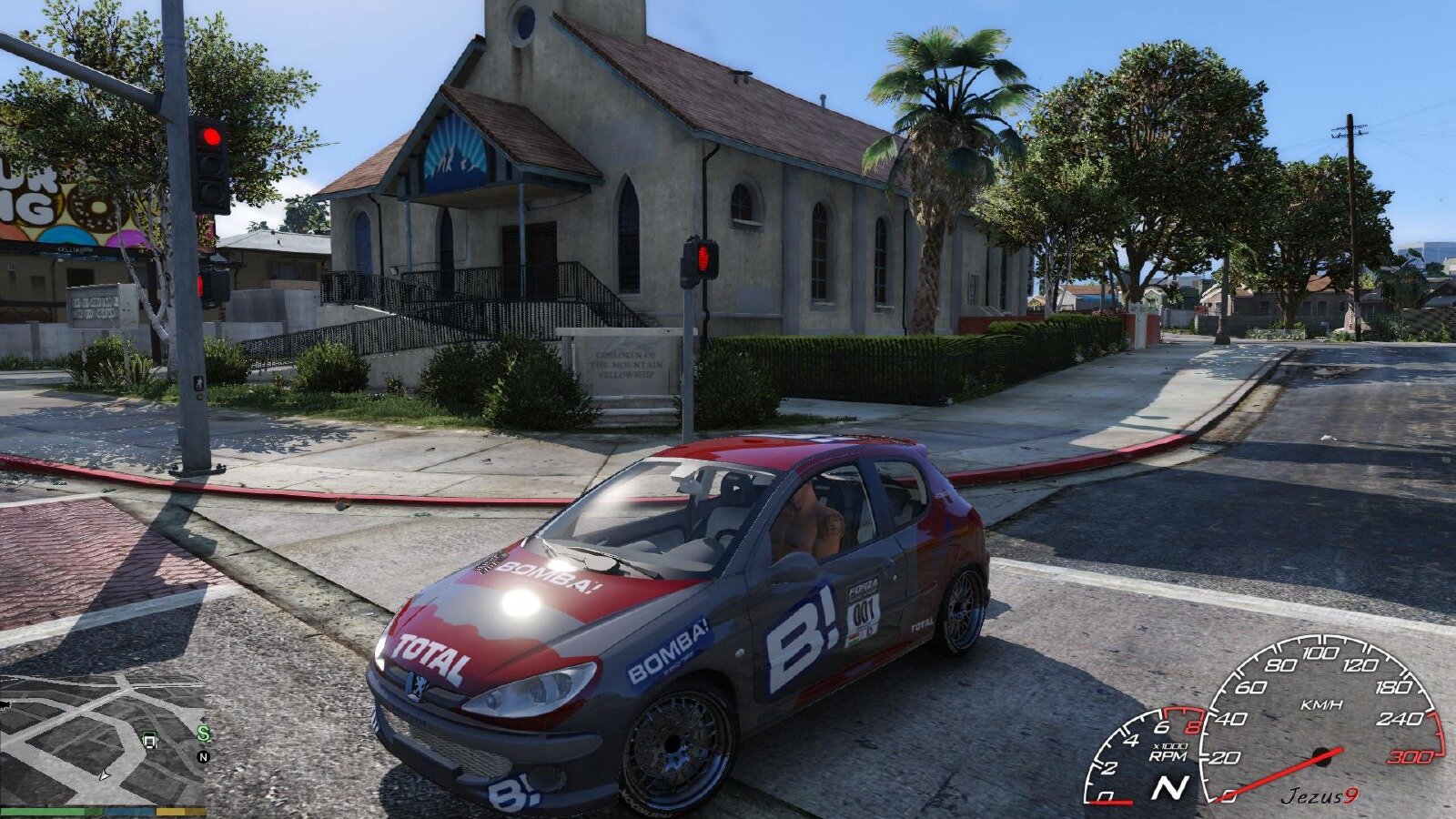1456x819 pixels.
Task: Click the North compass marker on minimap
Action: pyautogui.click(x=203, y=756)
